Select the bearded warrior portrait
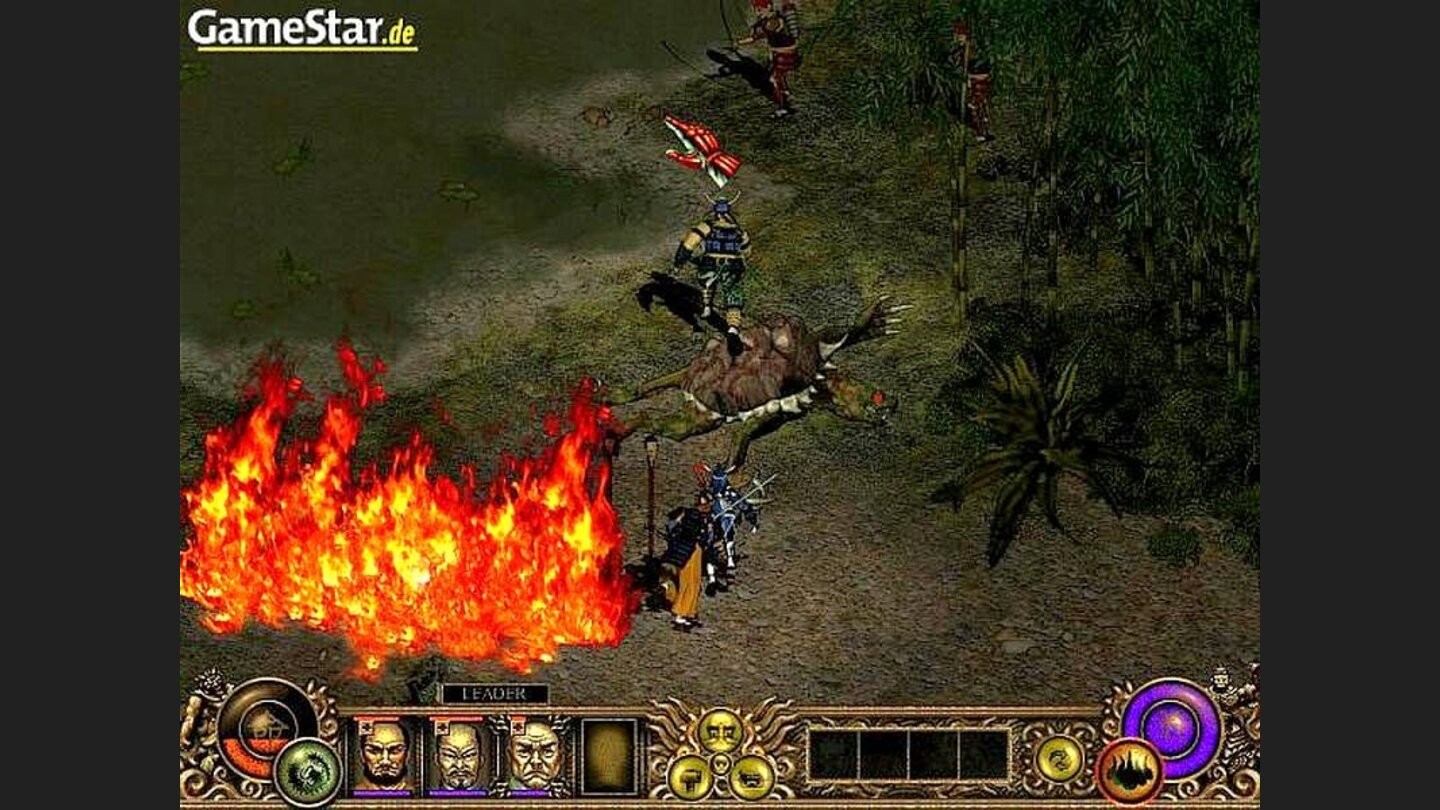Screen dimensions: 1440x810 [x=384, y=755]
